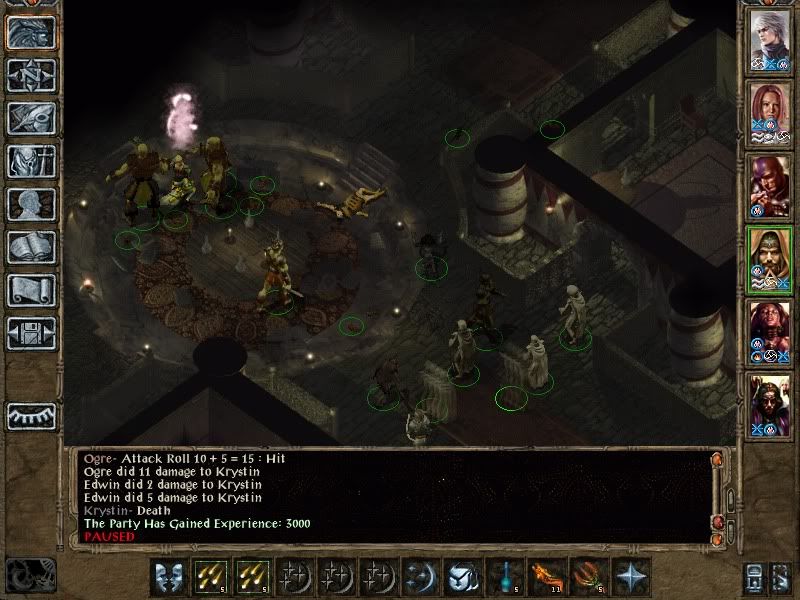Return to the game world view
800x600 pixels.
tap(31, 32)
